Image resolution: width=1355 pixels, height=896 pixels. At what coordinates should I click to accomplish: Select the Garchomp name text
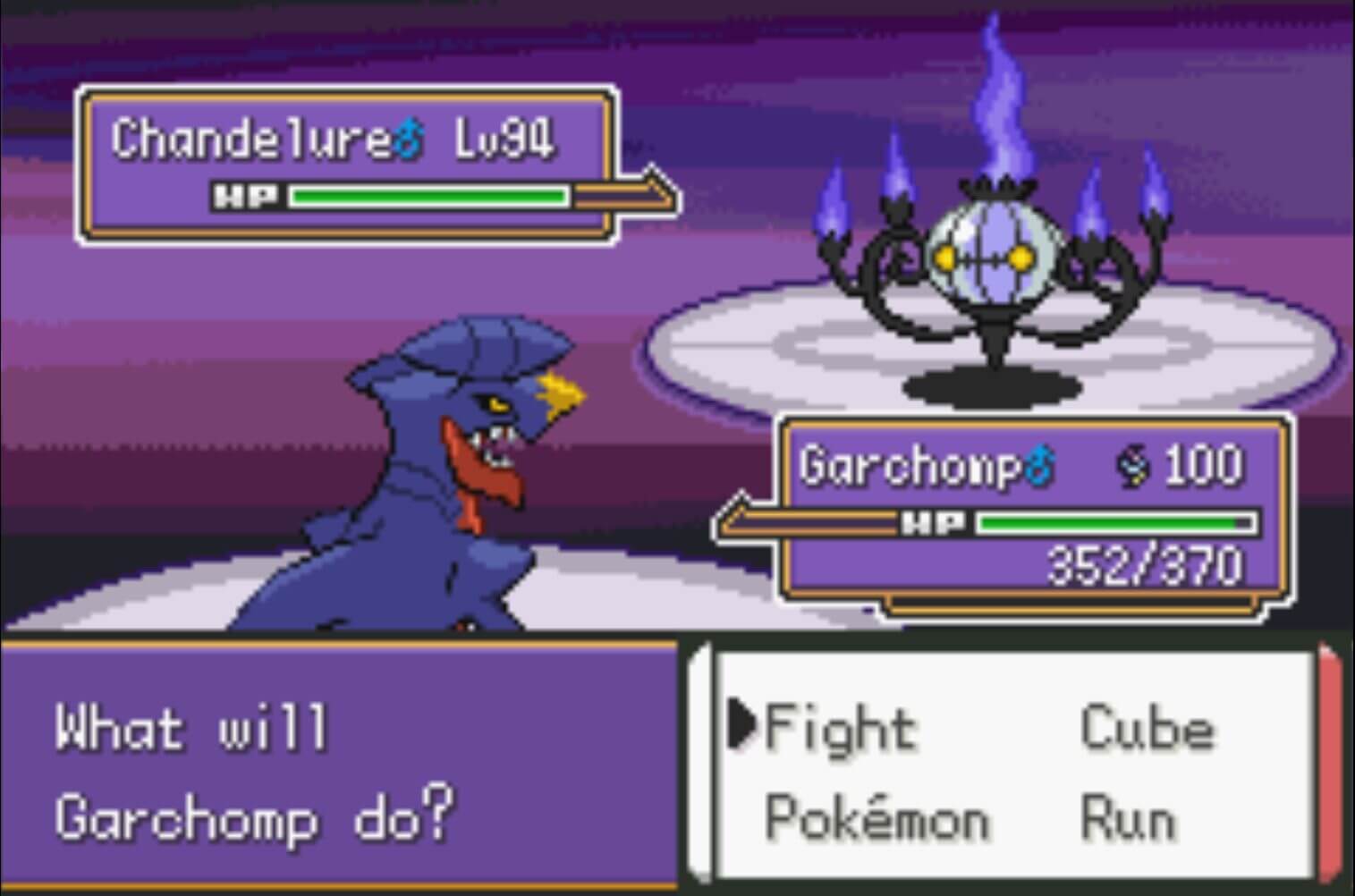pos(912,463)
